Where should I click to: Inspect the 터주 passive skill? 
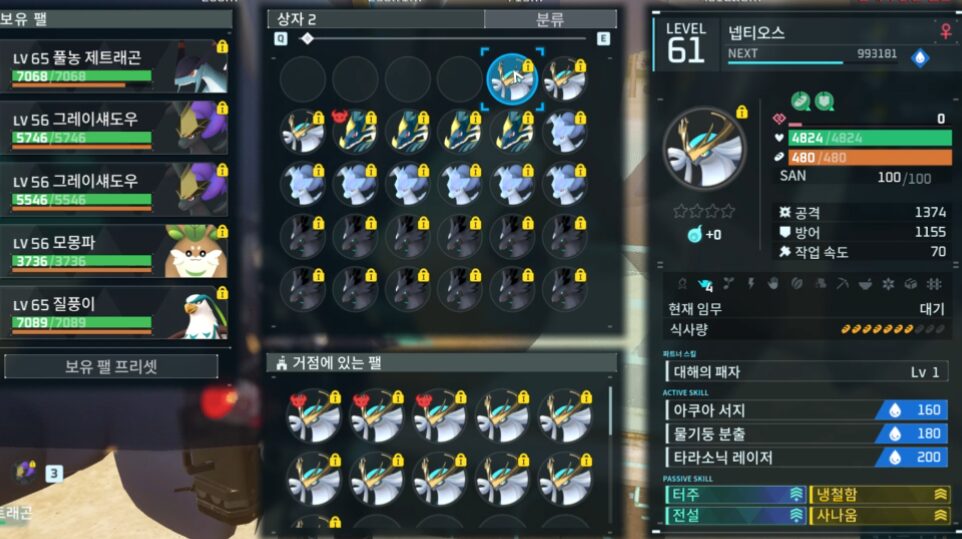click(735, 494)
